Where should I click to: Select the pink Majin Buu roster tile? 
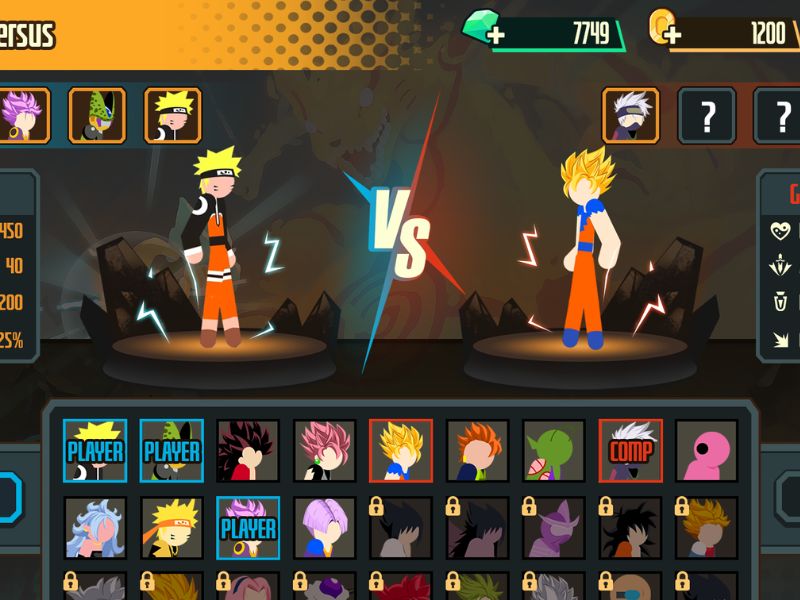[x=707, y=451]
